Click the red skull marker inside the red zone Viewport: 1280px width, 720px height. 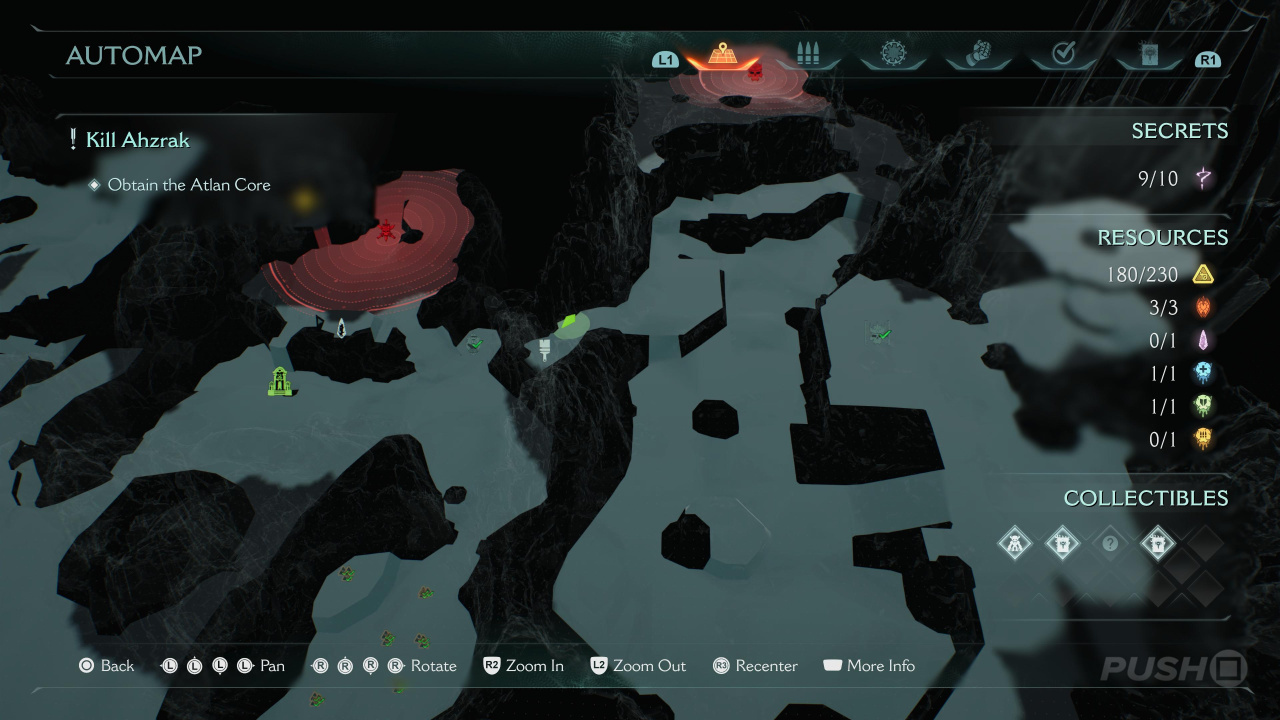pyautogui.click(x=386, y=231)
